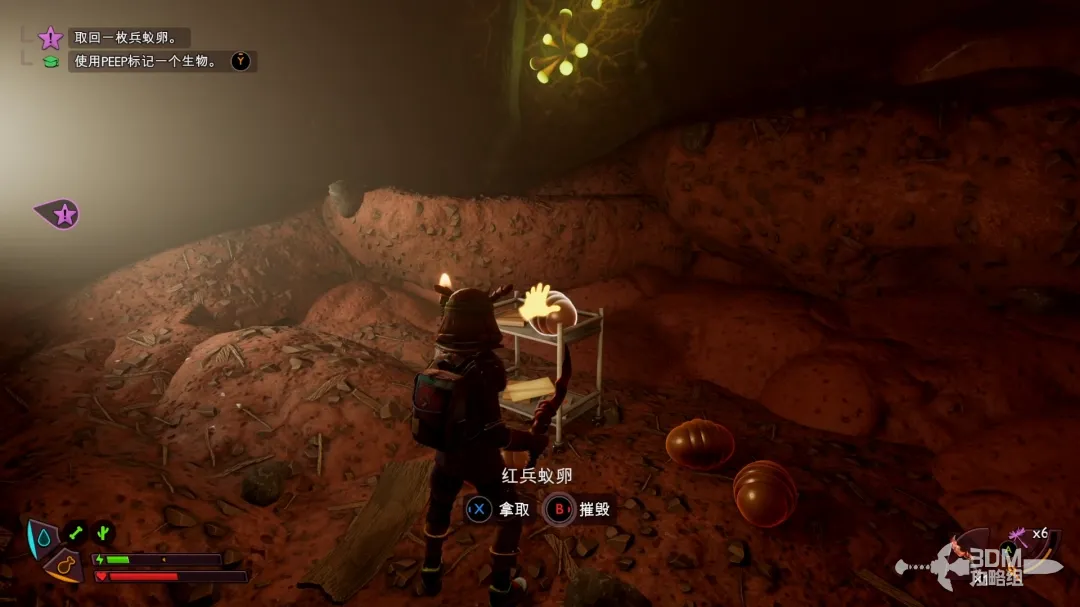Select the tutorial entry 使用PEEP标记一个生物
The width and height of the screenshot is (1080, 607).
pyautogui.click(x=146, y=62)
